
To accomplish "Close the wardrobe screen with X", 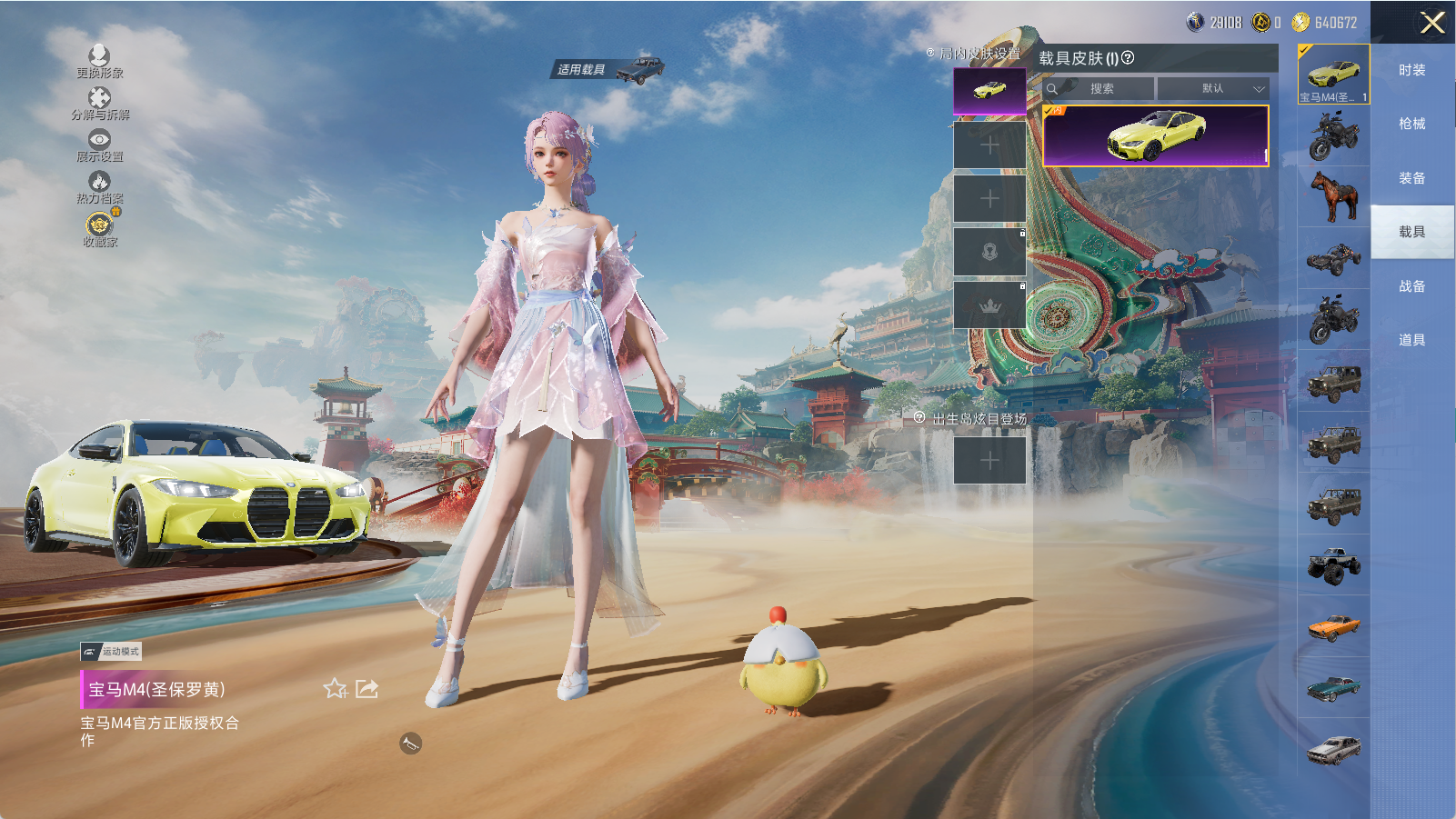I will point(1432,23).
